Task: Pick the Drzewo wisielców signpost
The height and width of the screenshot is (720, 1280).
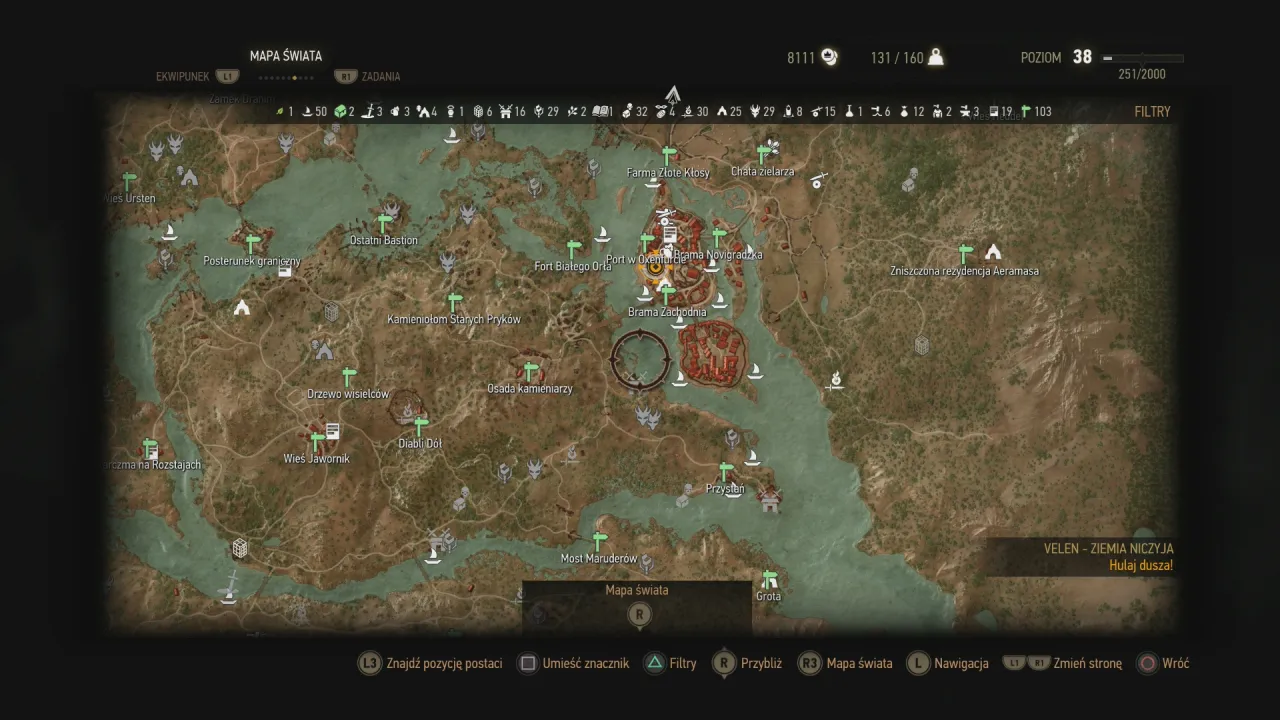Action: [x=349, y=377]
